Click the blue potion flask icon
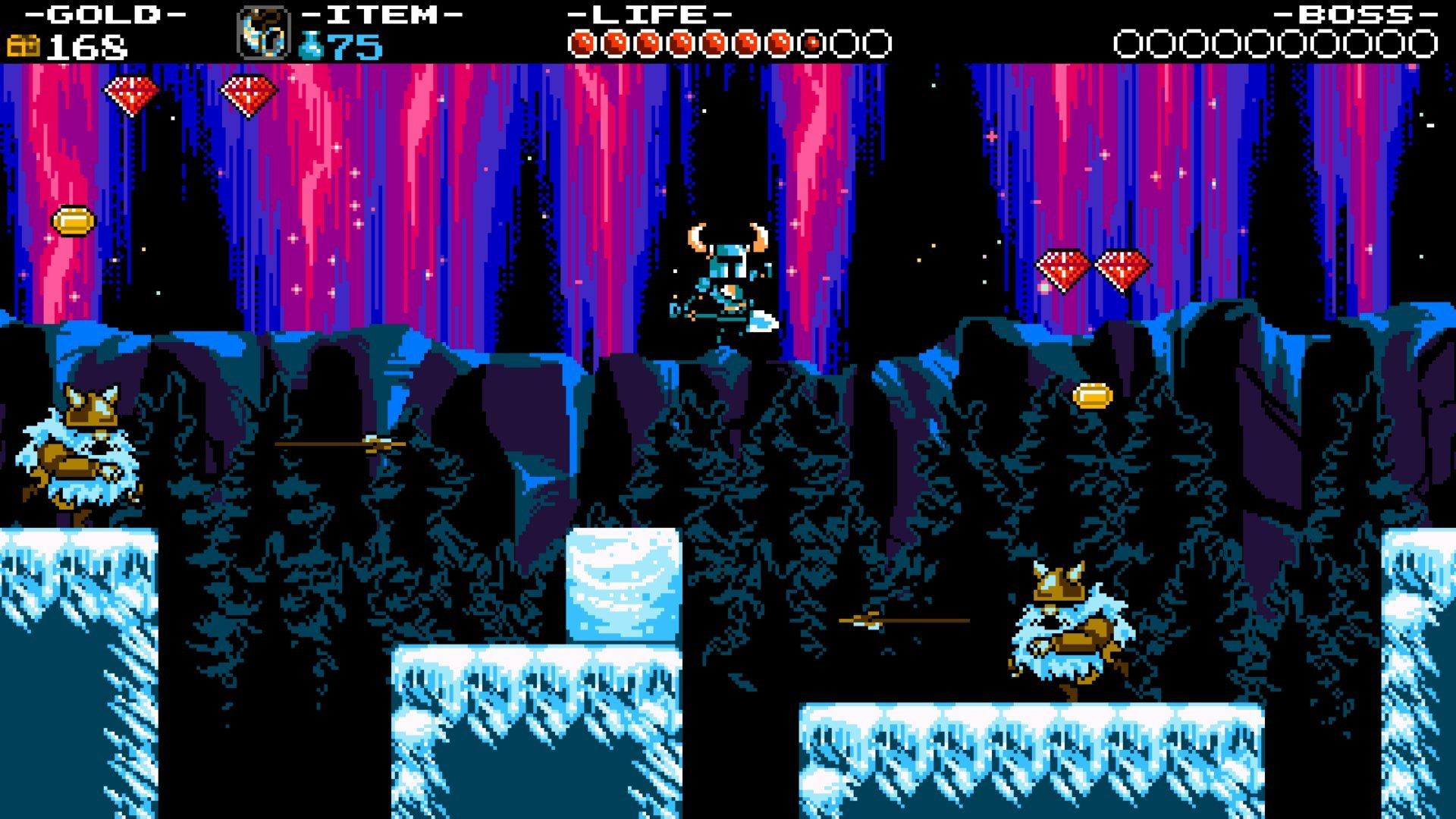The image size is (1456, 819). [x=312, y=44]
